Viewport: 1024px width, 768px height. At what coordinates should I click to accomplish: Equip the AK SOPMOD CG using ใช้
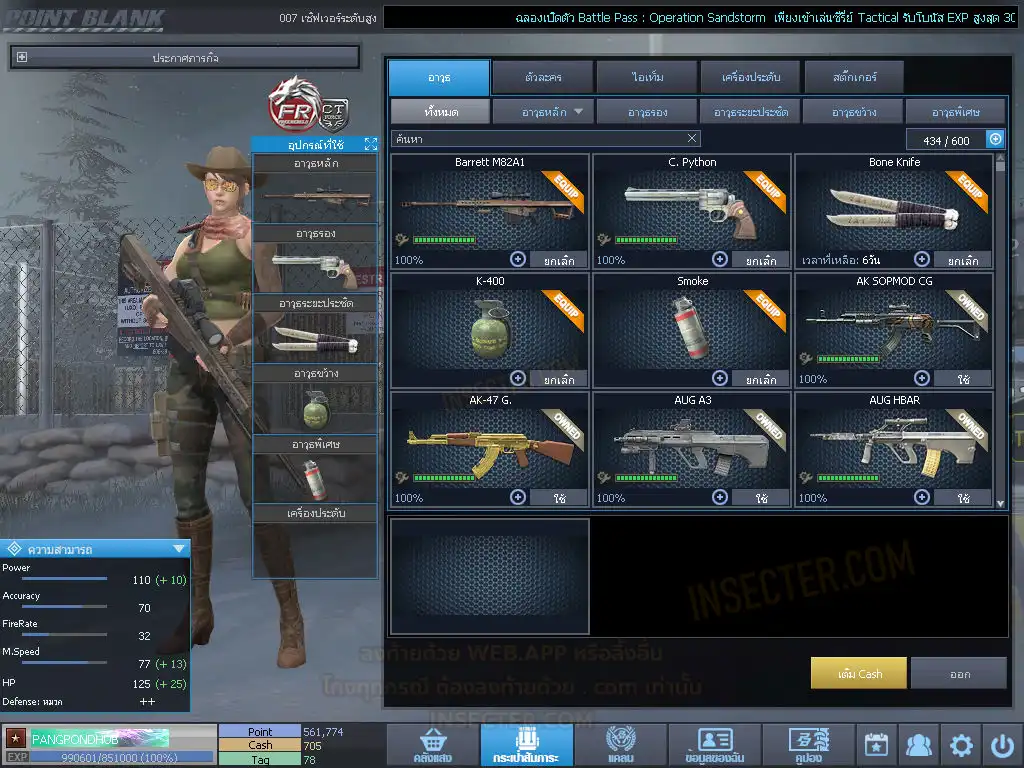click(x=963, y=379)
